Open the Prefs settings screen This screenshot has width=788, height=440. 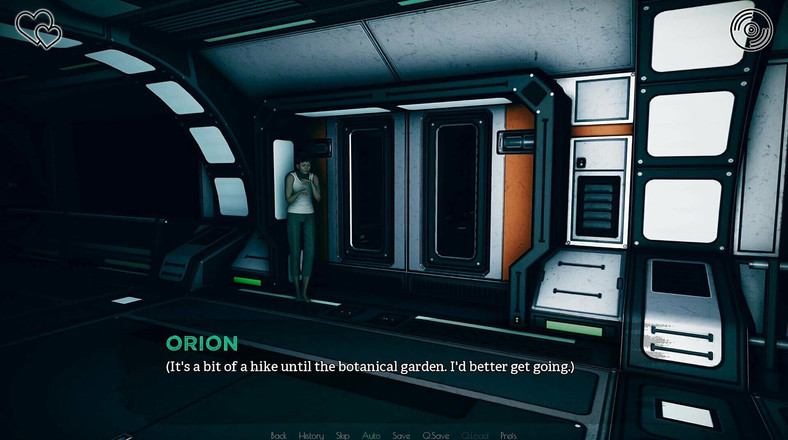tap(508, 435)
